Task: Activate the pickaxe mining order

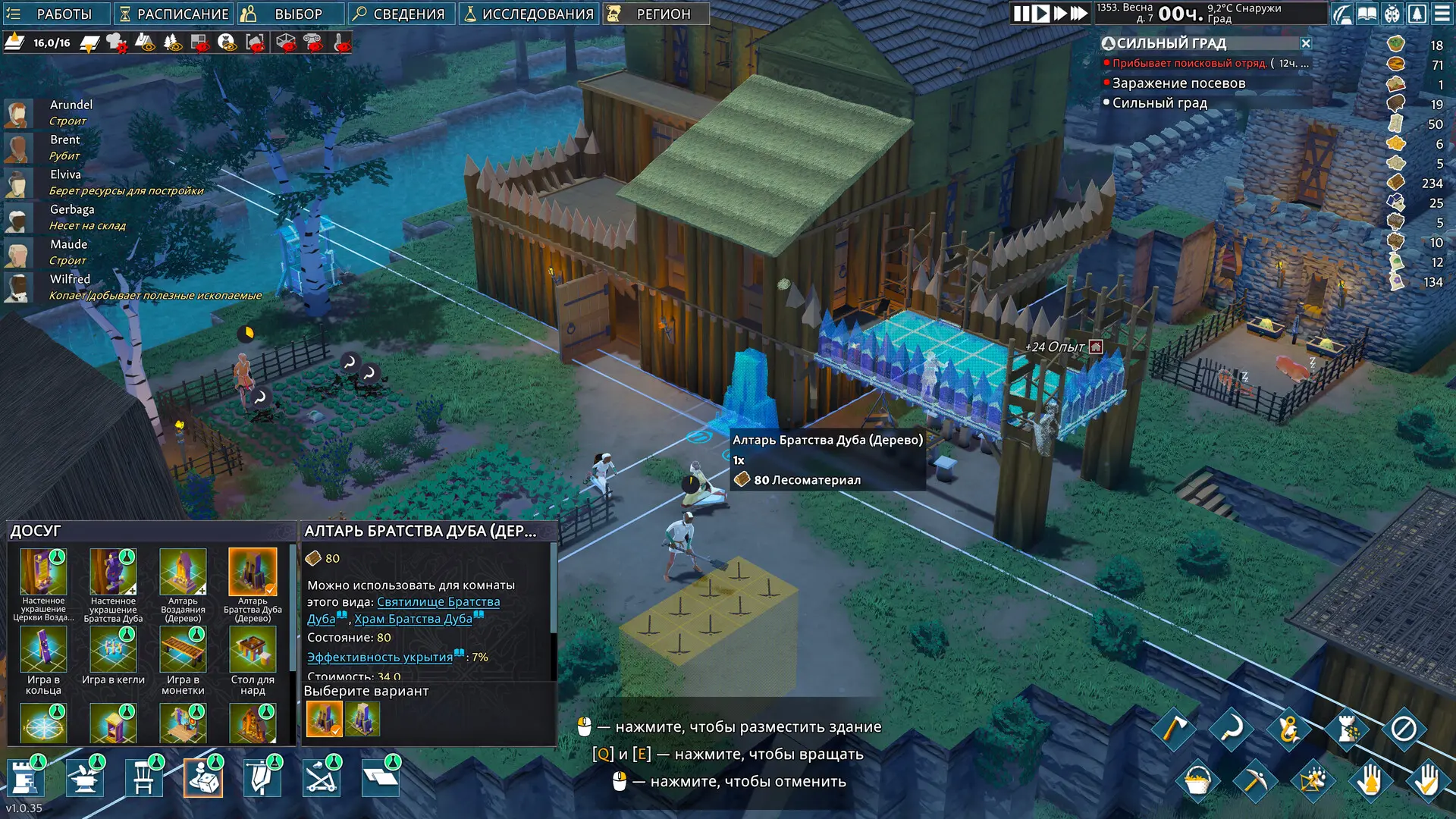Action: (x=1255, y=780)
